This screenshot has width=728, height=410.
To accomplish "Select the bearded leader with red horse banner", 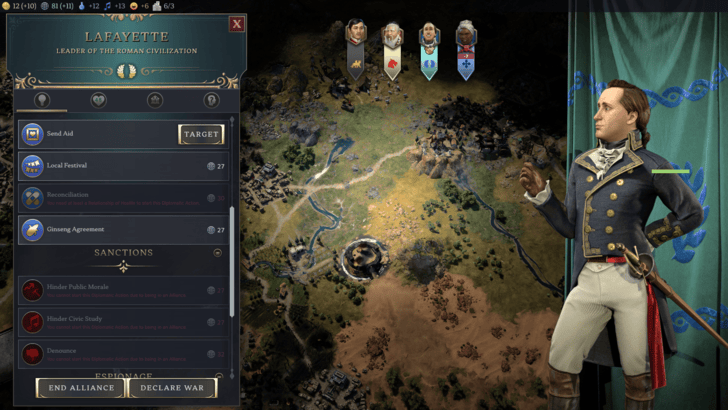I will [392, 49].
